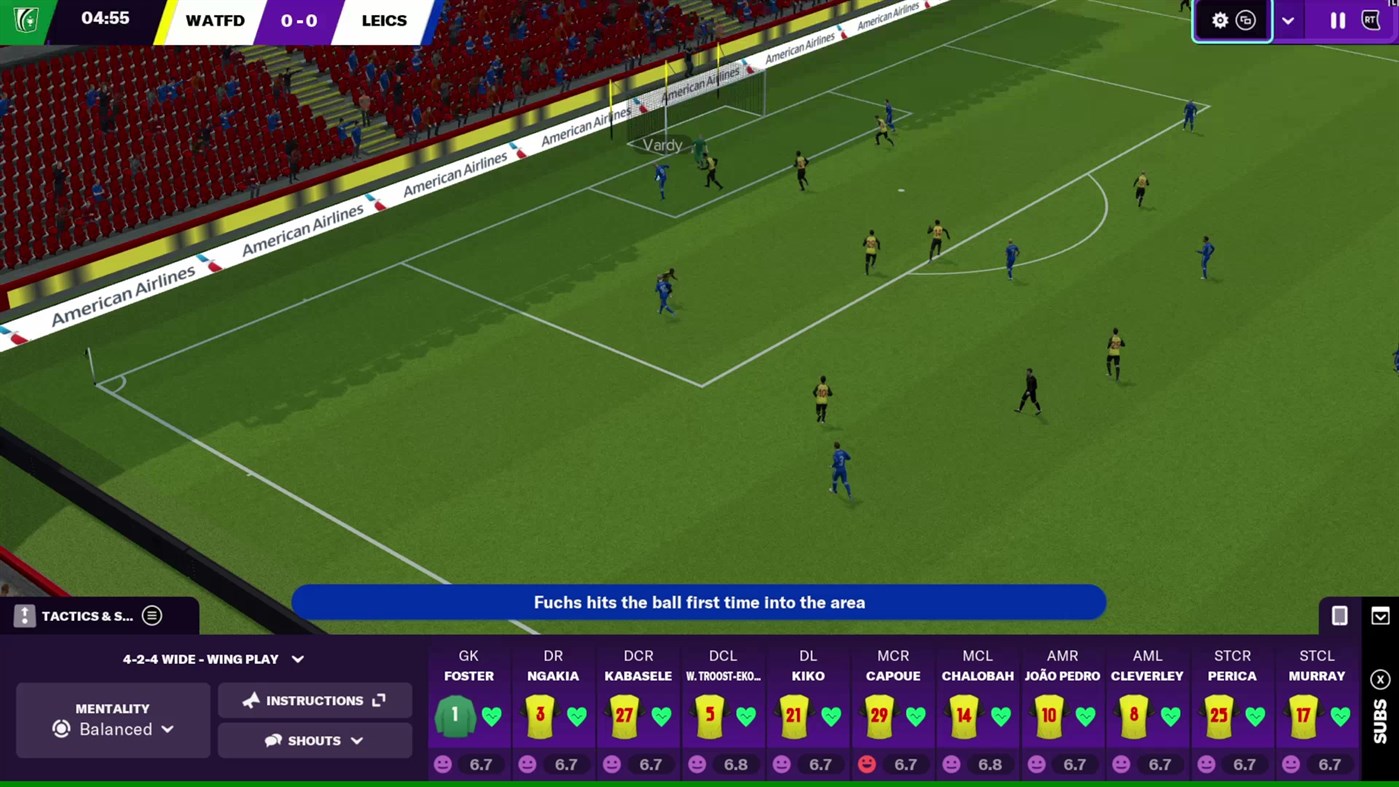The width and height of the screenshot is (1399, 787).
Task: Click Murray's 6.7 rating pill
Action: [1320, 764]
